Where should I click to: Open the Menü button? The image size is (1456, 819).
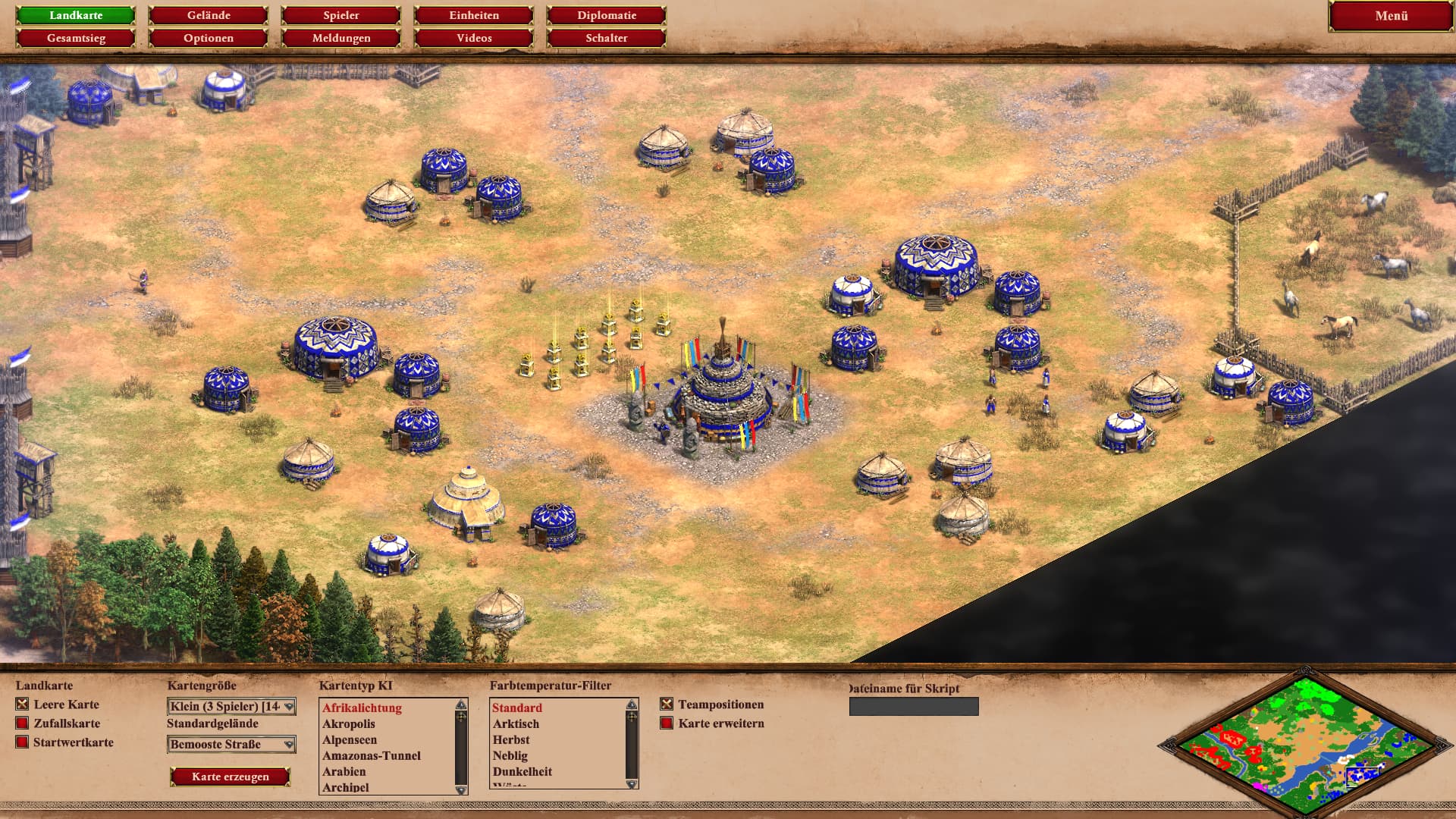1391,16
